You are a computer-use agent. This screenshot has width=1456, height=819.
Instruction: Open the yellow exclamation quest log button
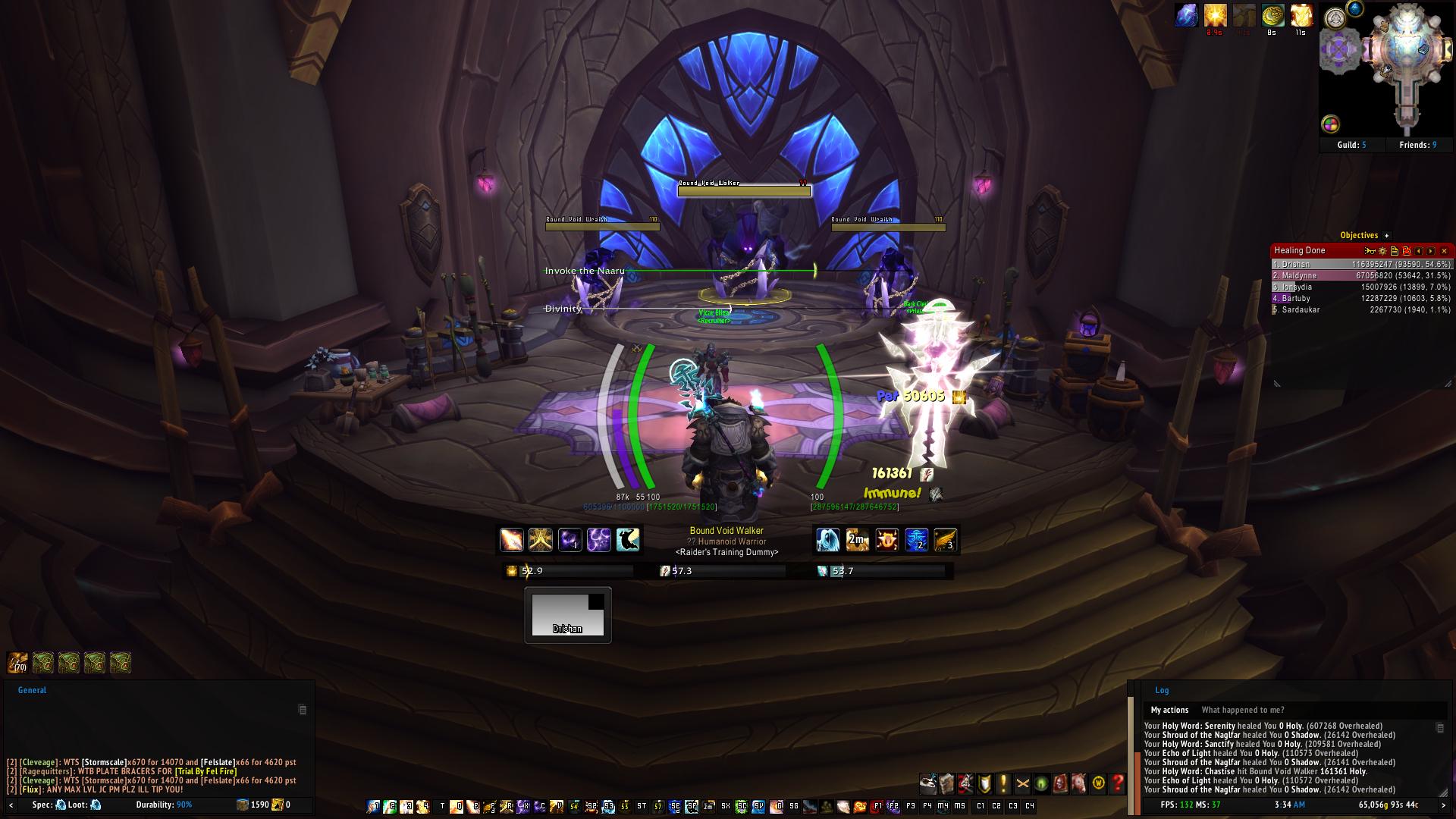1003,783
